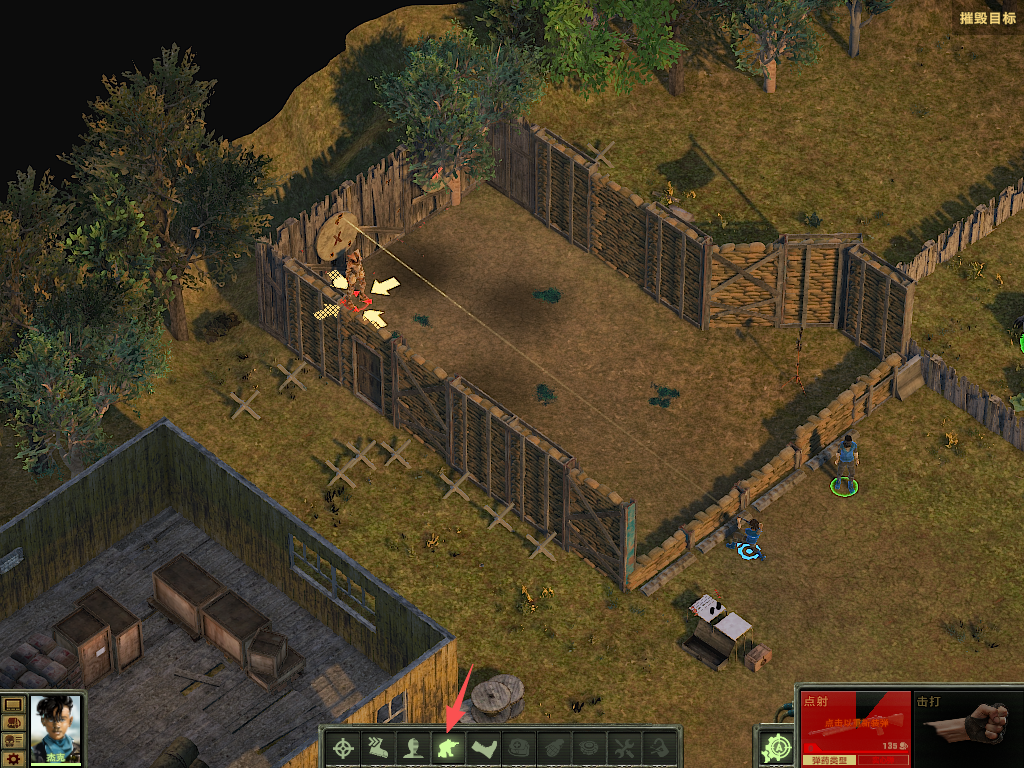Toggle the round green gear mode button

(x=775, y=747)
